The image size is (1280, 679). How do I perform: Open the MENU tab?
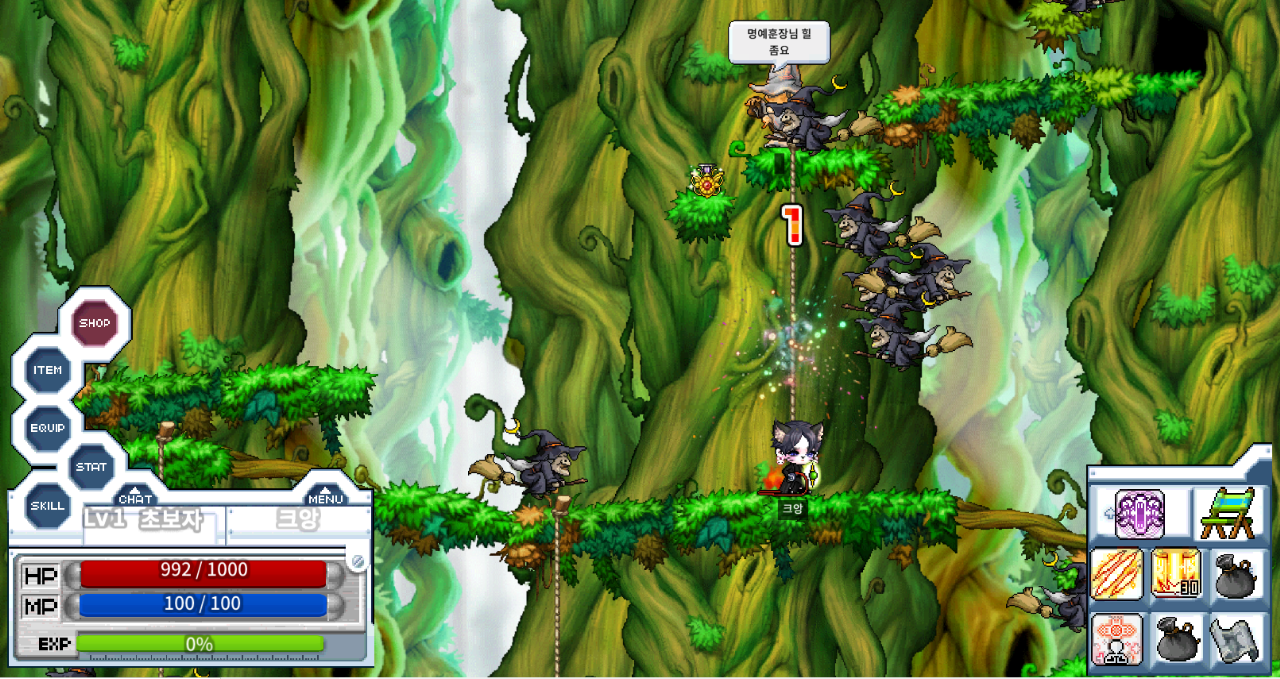click(326, 496)
